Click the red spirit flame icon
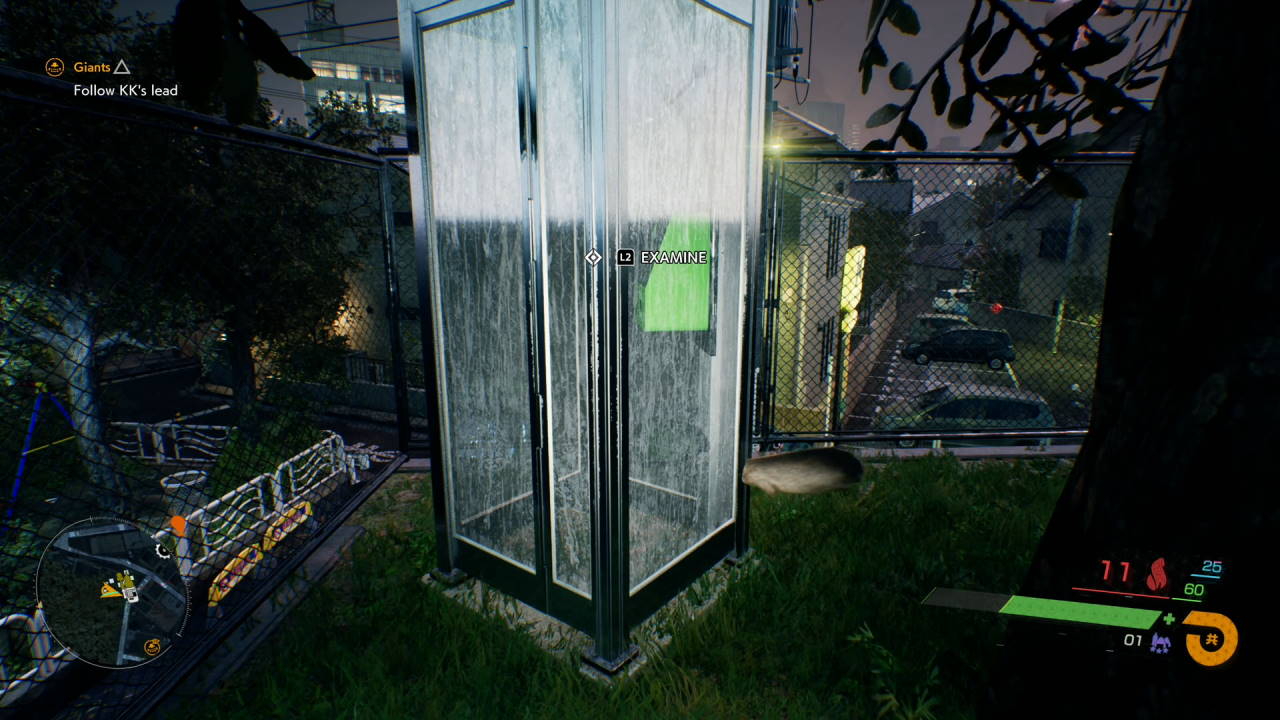Image resolution: width=1280 pixels, height=720 pixels. pyautogui.click(x=1158, y=571)
